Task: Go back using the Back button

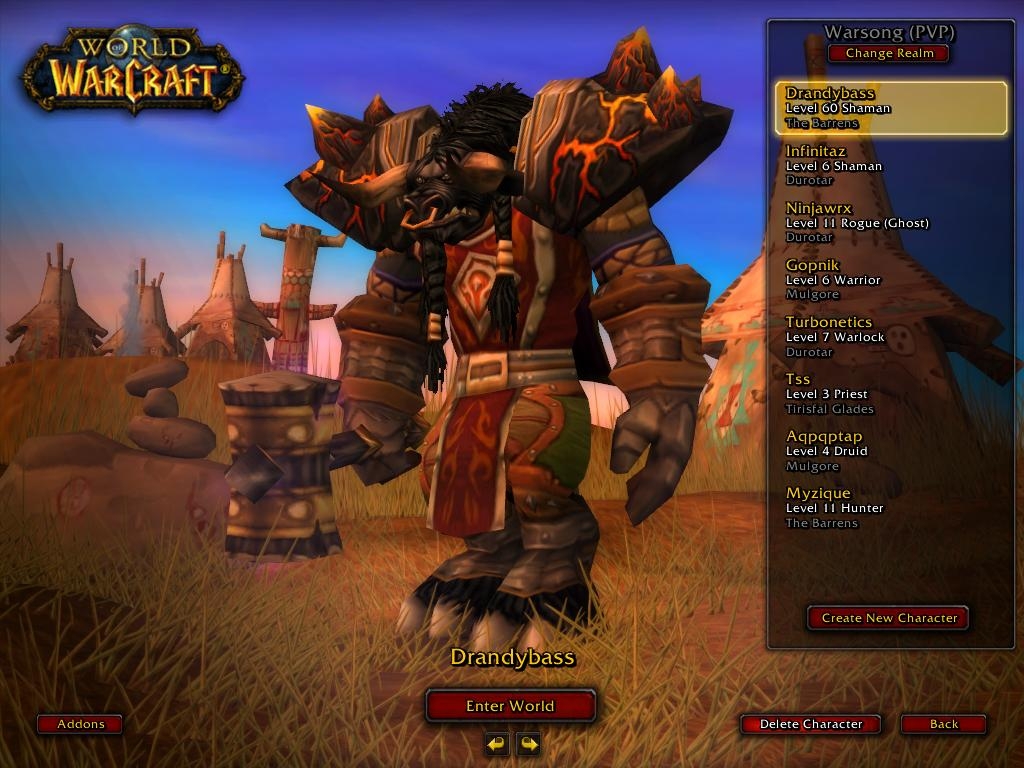Action: point(943,724)
